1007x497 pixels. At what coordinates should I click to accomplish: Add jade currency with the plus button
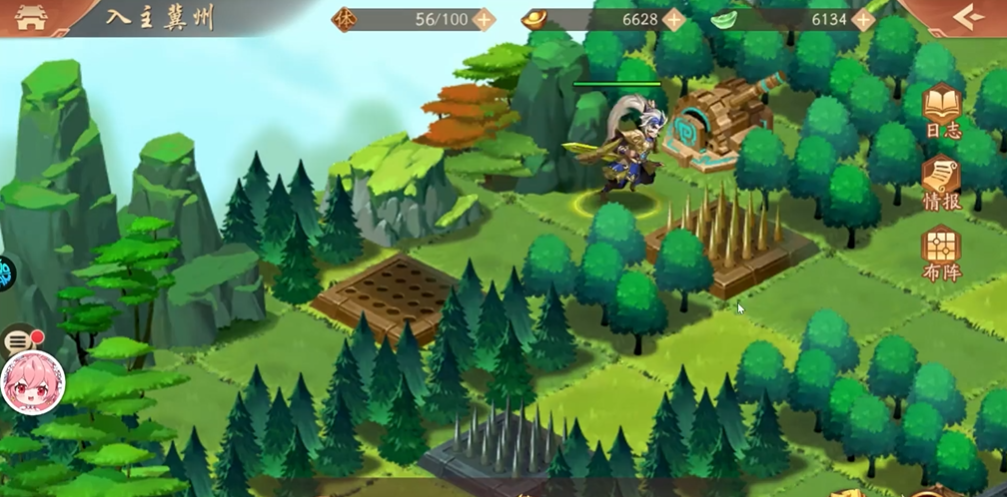point(864,19)
